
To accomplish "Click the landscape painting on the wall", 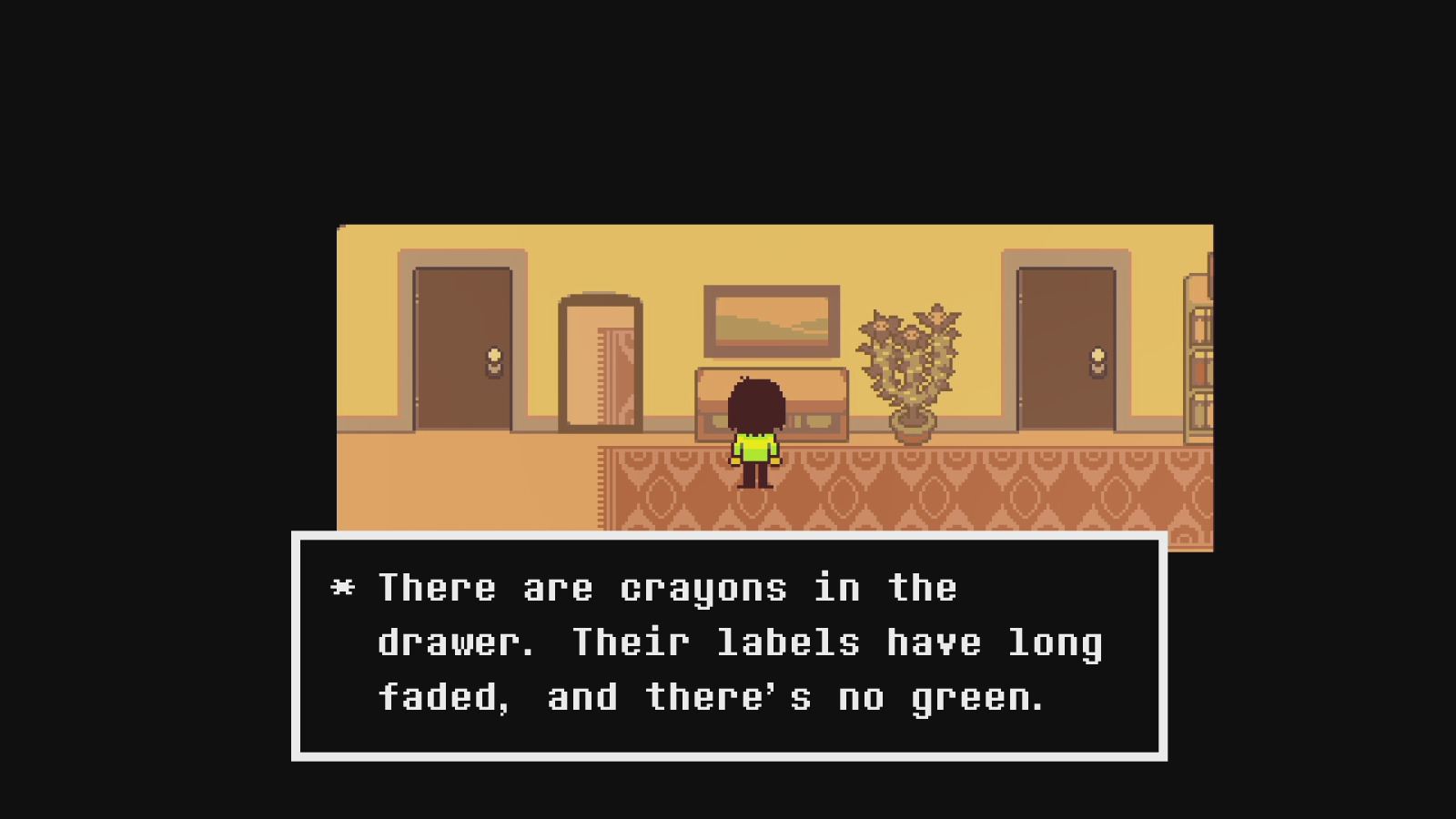I will (772, 320).
